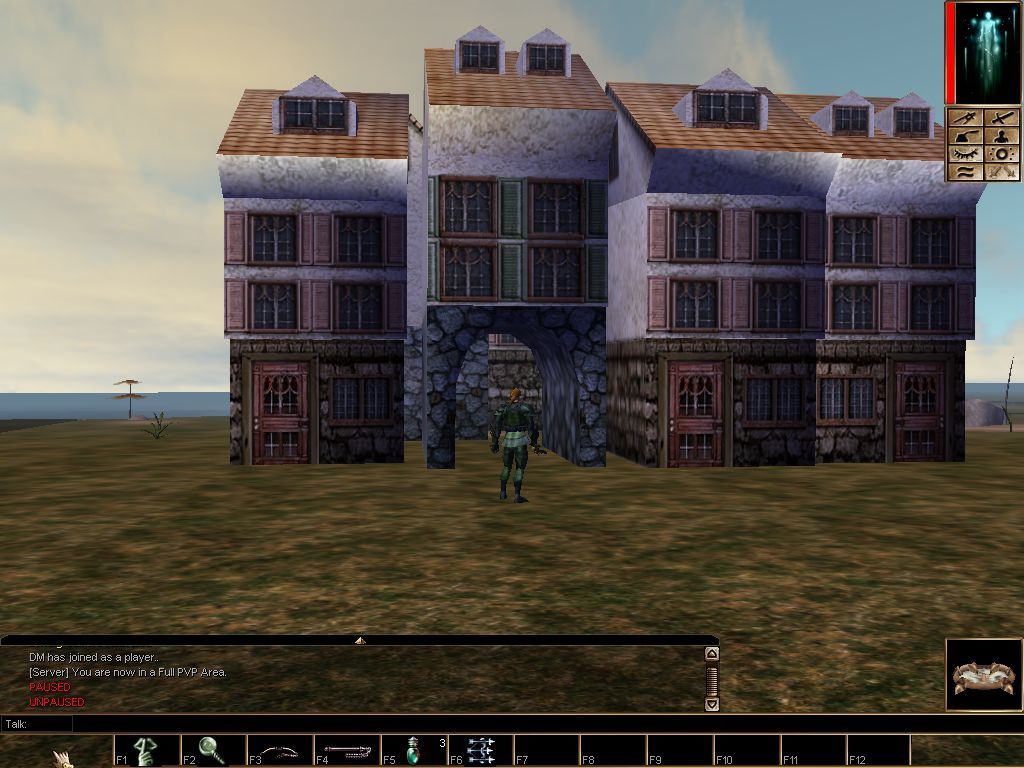Select the compass-and-dagger mode button
The height and width of the screenshot is (768, 1024).
[x=964, y=118]
